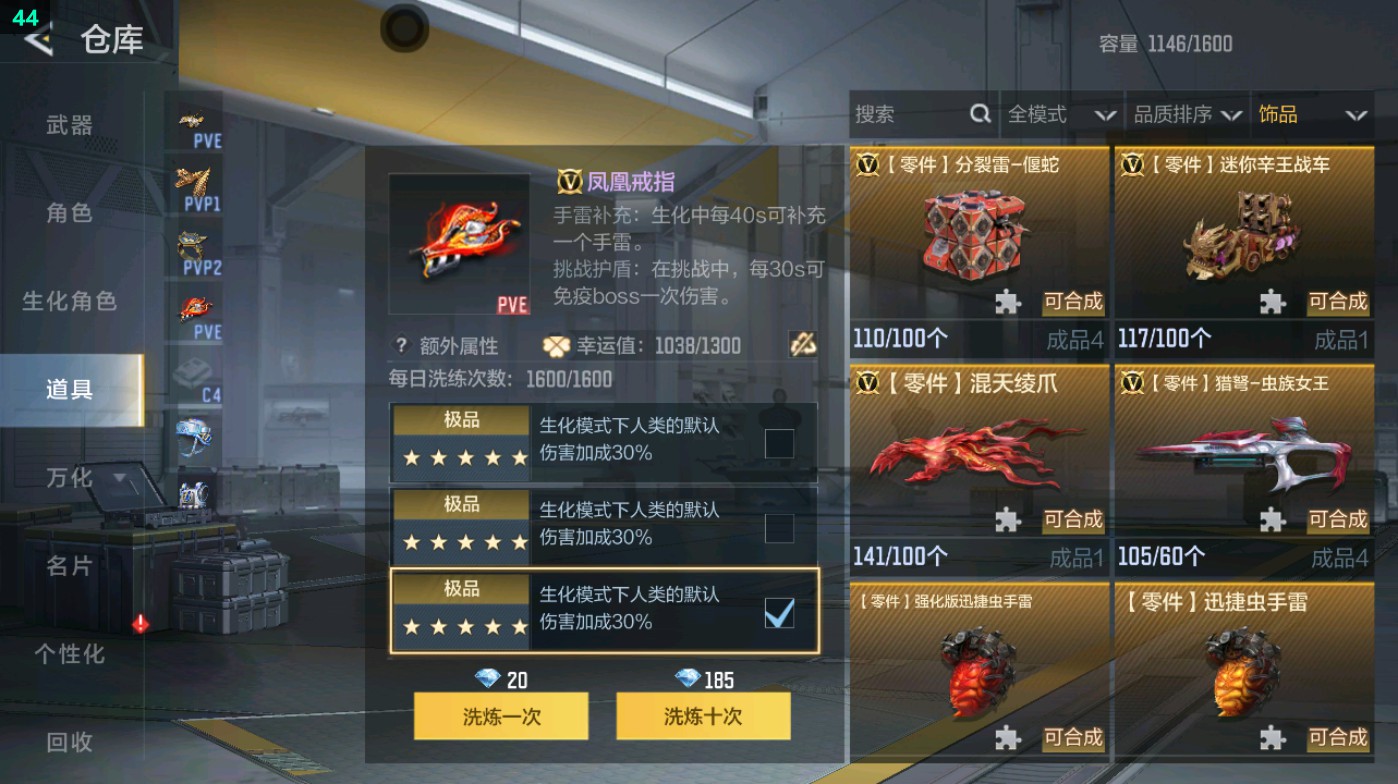Screen dimensions: 1398x784
Task: Click the glasses icon next to 幸运值
Action: (x=803, y=344)
